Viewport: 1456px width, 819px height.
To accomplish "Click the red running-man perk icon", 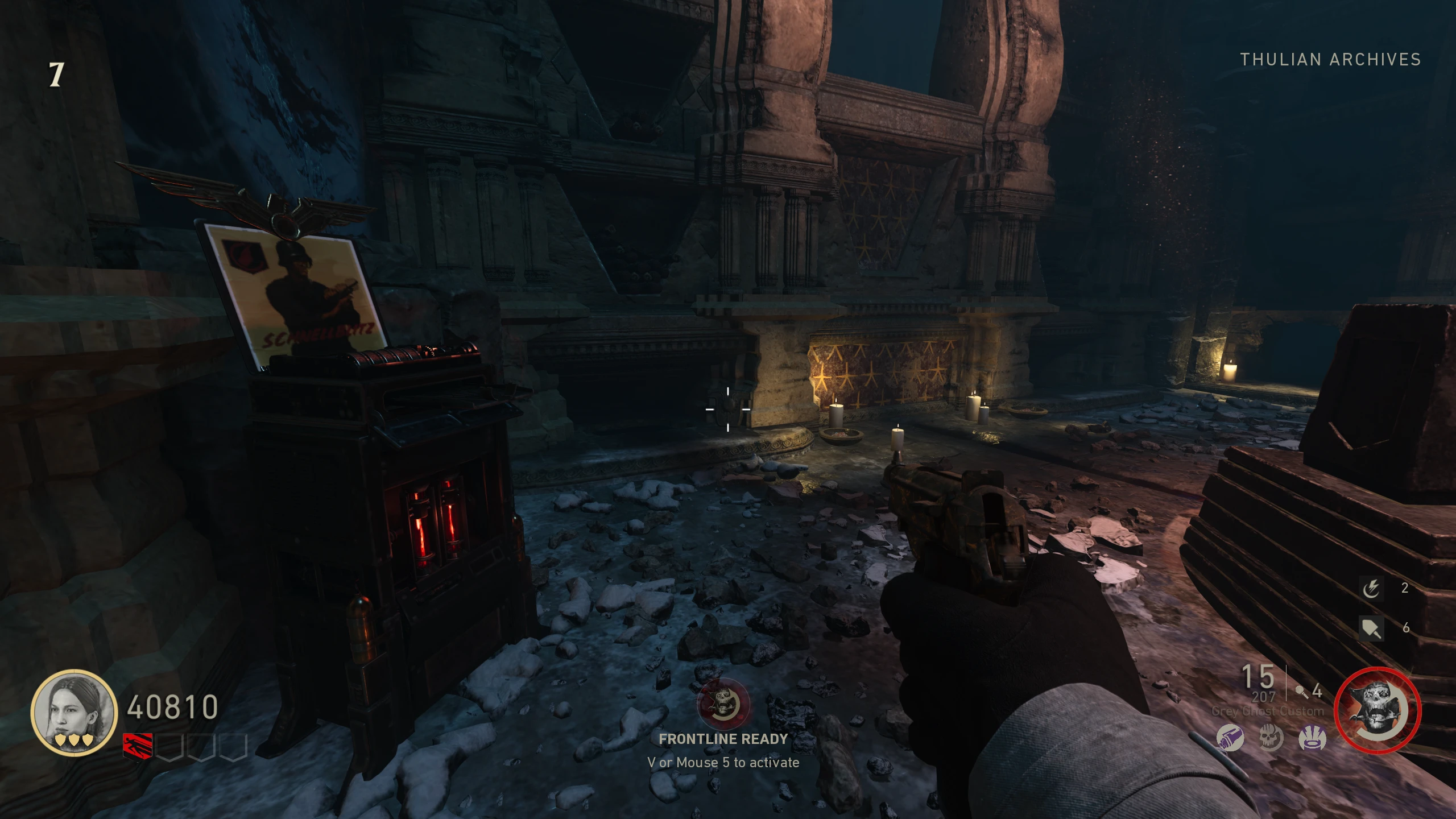I will [x=138, y=747].
